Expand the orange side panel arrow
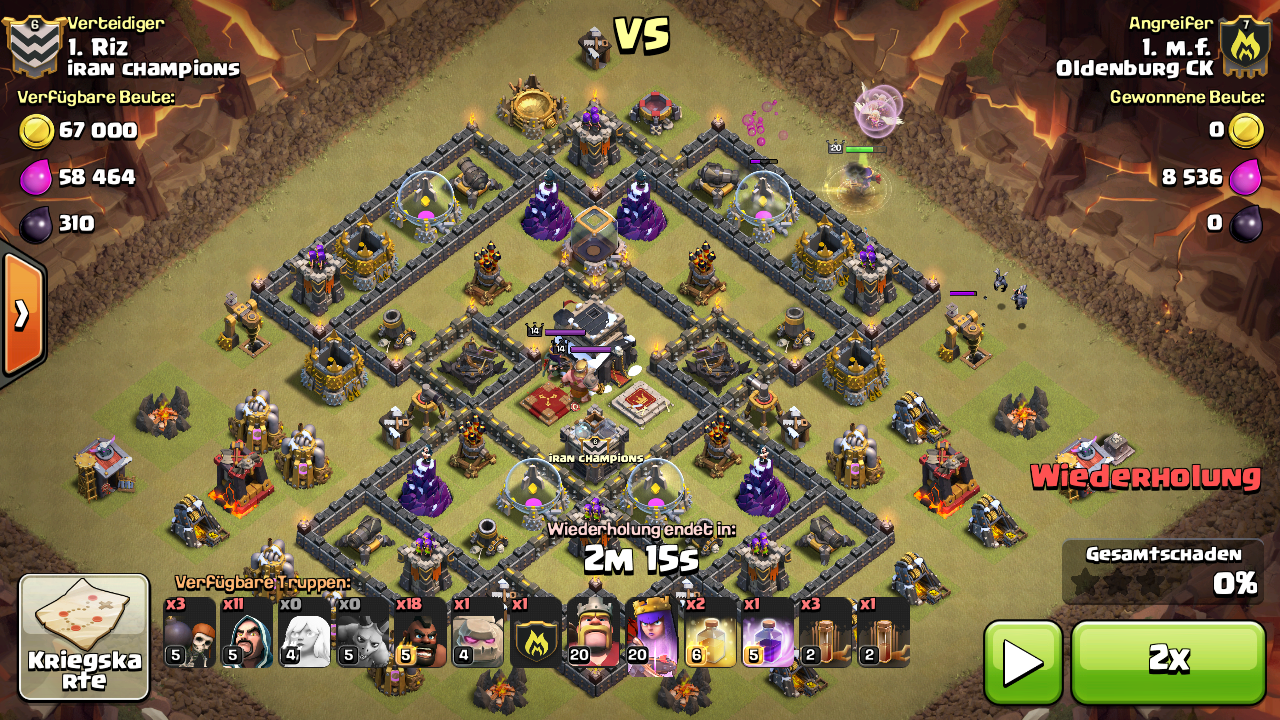 pyautogui.click(x=22, y=315)
